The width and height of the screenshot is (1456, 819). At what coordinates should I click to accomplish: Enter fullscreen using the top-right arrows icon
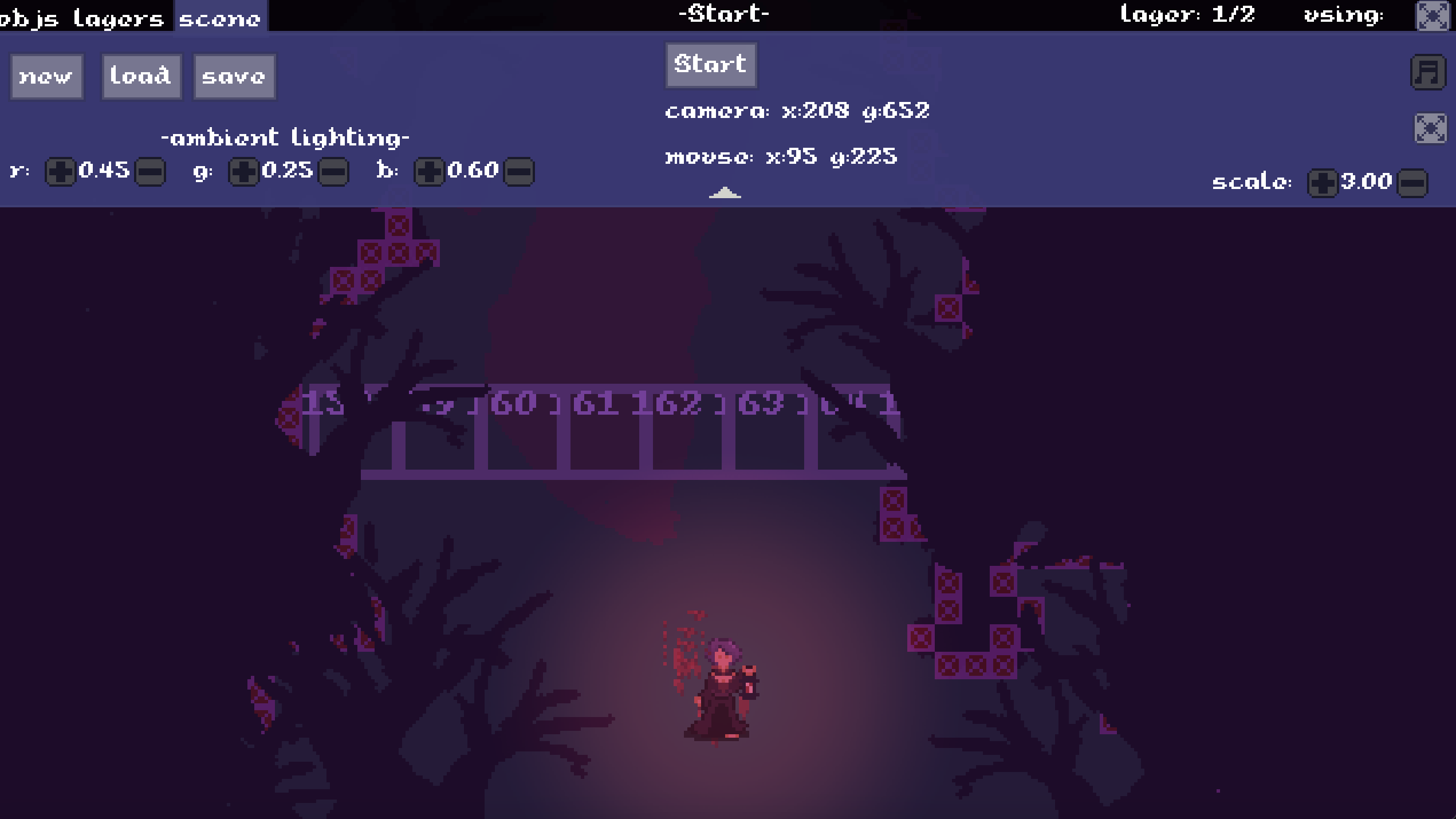coord(1433,17)
